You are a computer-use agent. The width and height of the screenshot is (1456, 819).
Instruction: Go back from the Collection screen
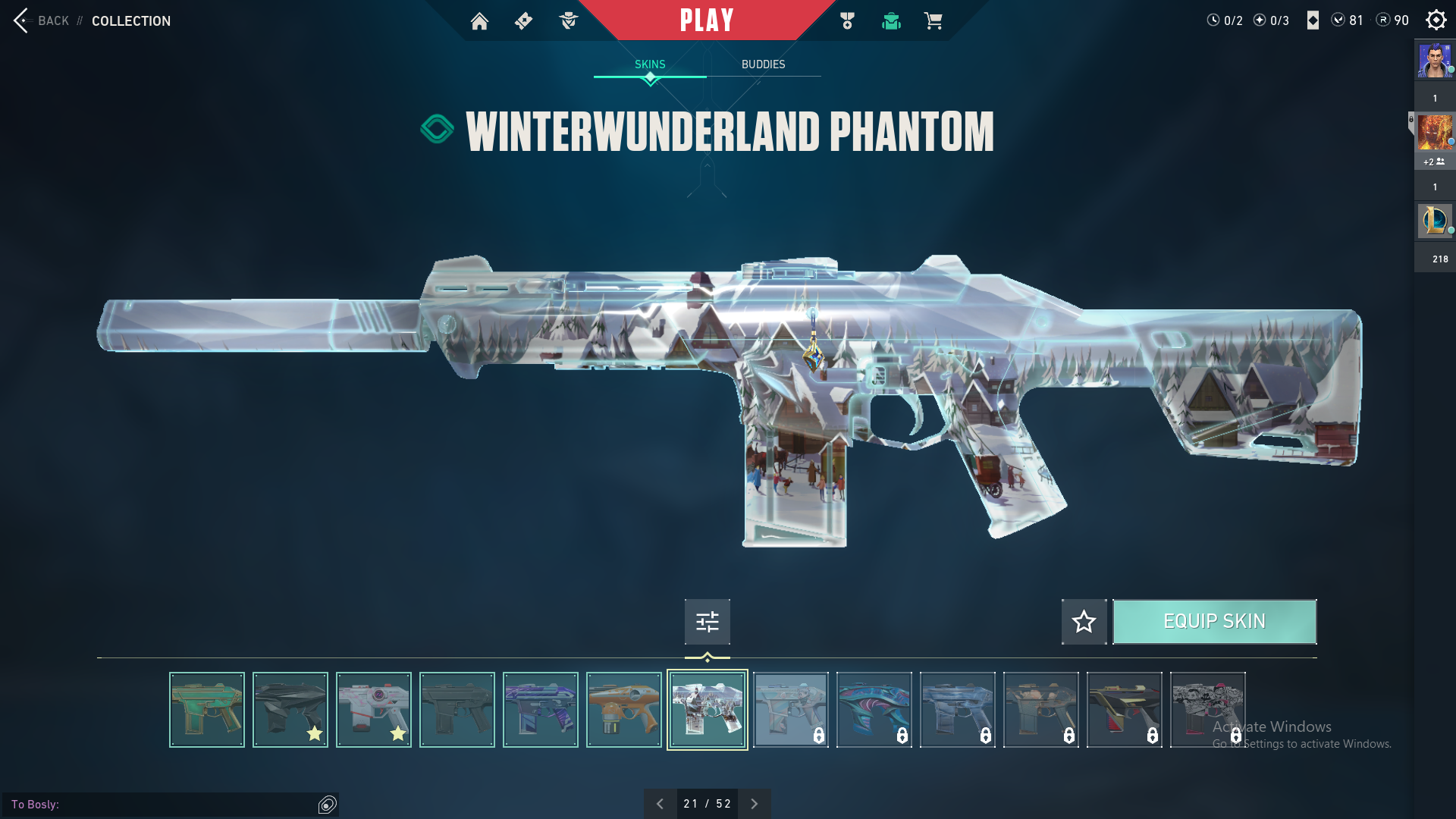coord(42,20)
